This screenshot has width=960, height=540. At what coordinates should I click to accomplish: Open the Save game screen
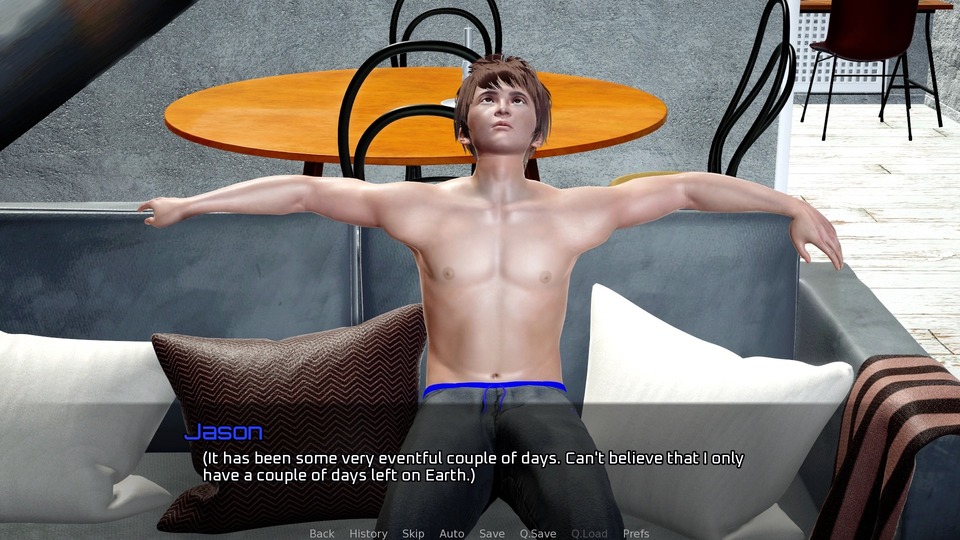(x=492, y=533)
